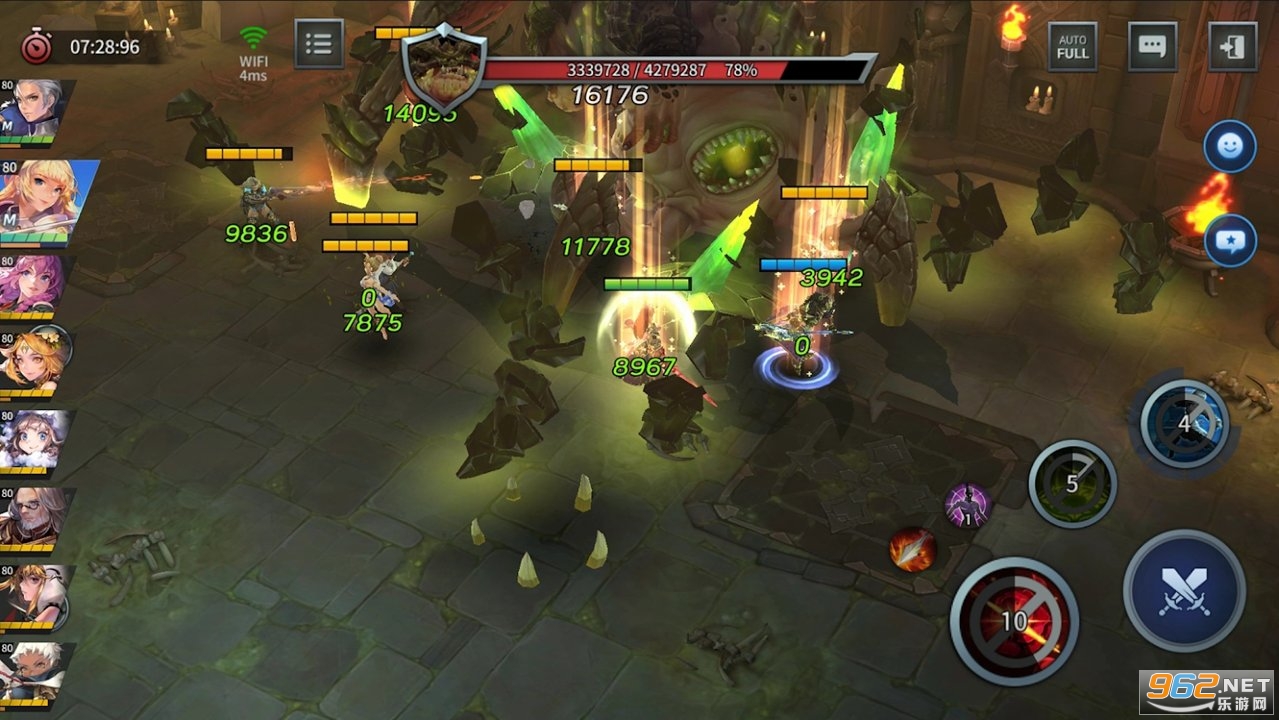Choose the pink-haired girl party portrait
The height and width of the screenshot is (720, 1279).
coord(32,283)
